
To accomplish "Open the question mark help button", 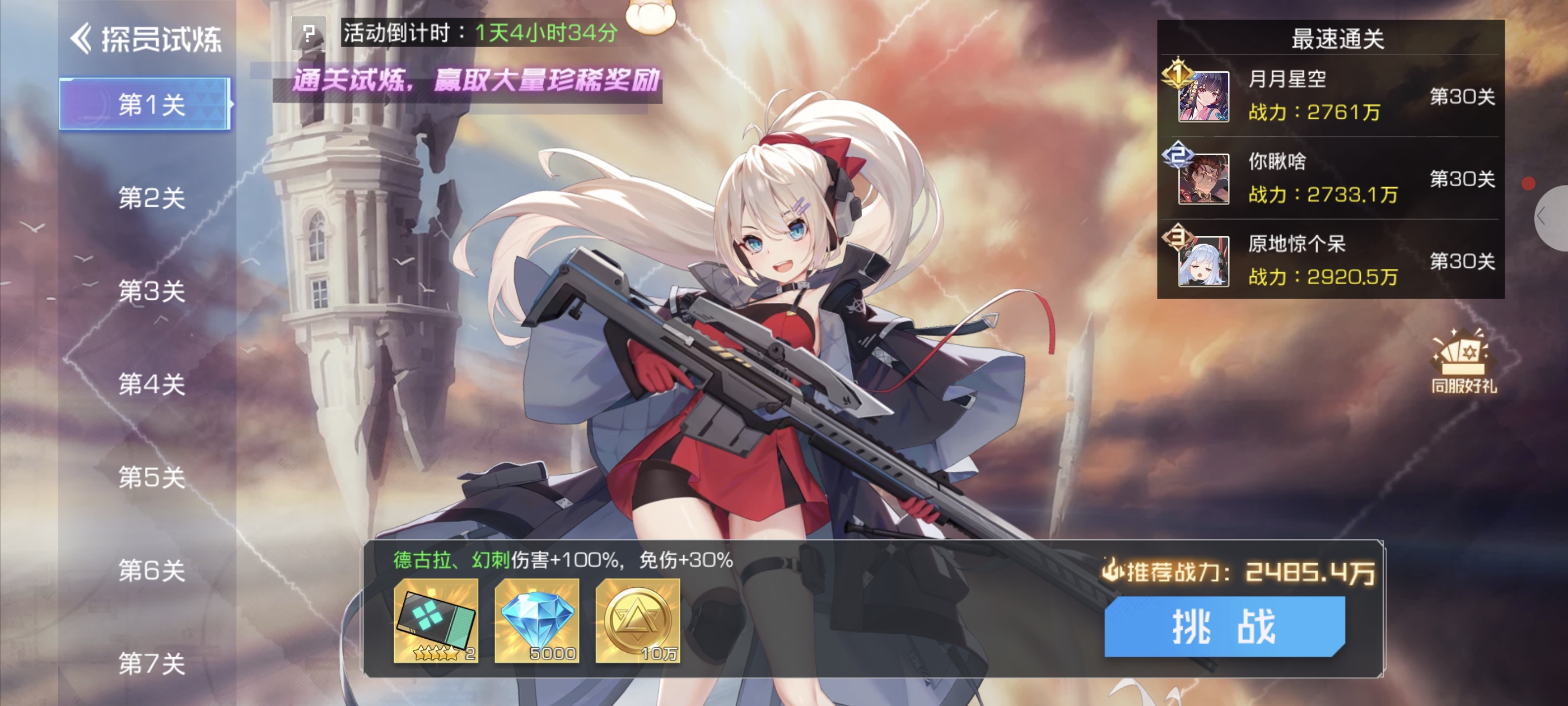I will click(309, 33).
